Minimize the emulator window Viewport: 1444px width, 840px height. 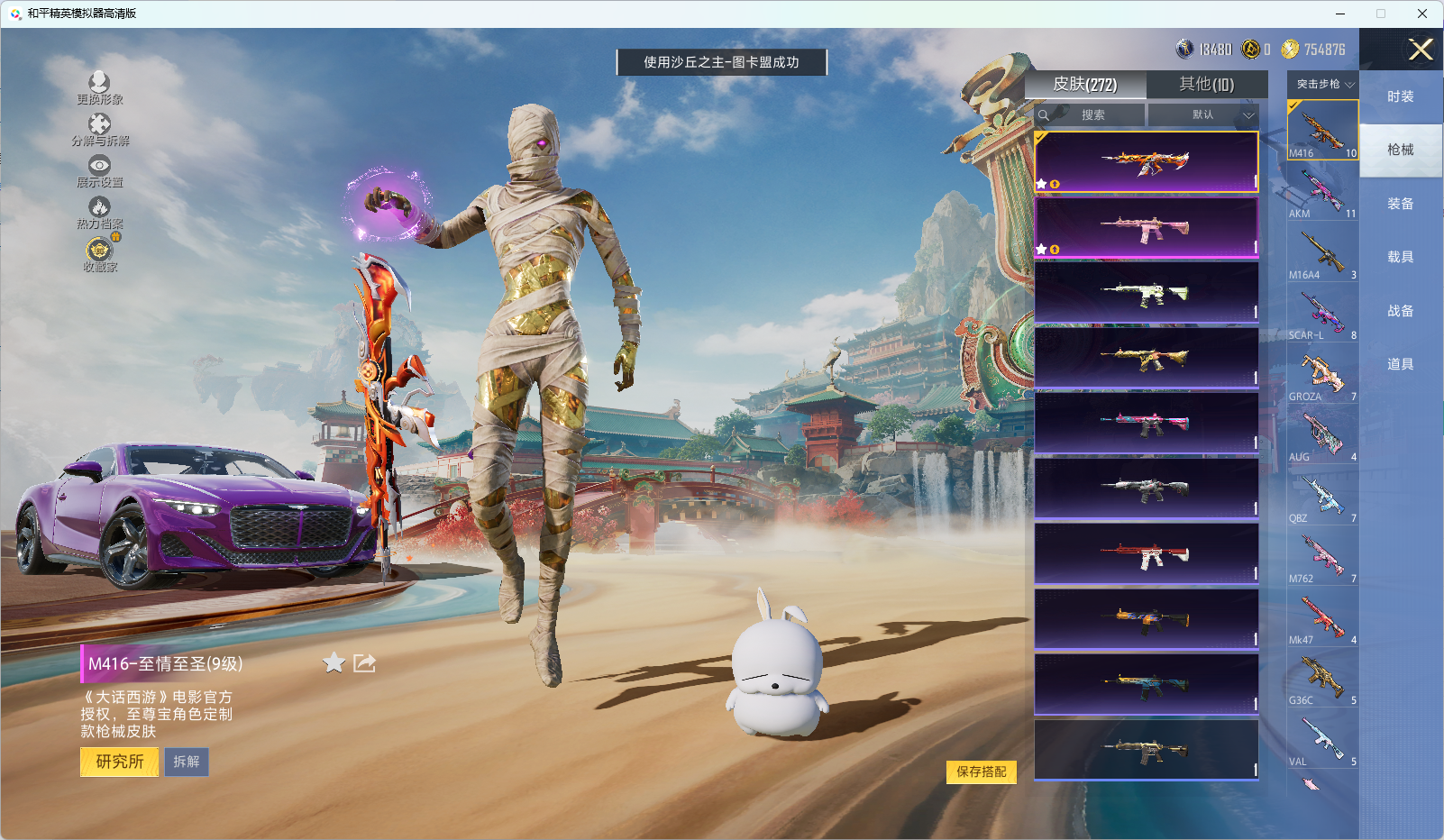pos(1340,14)
